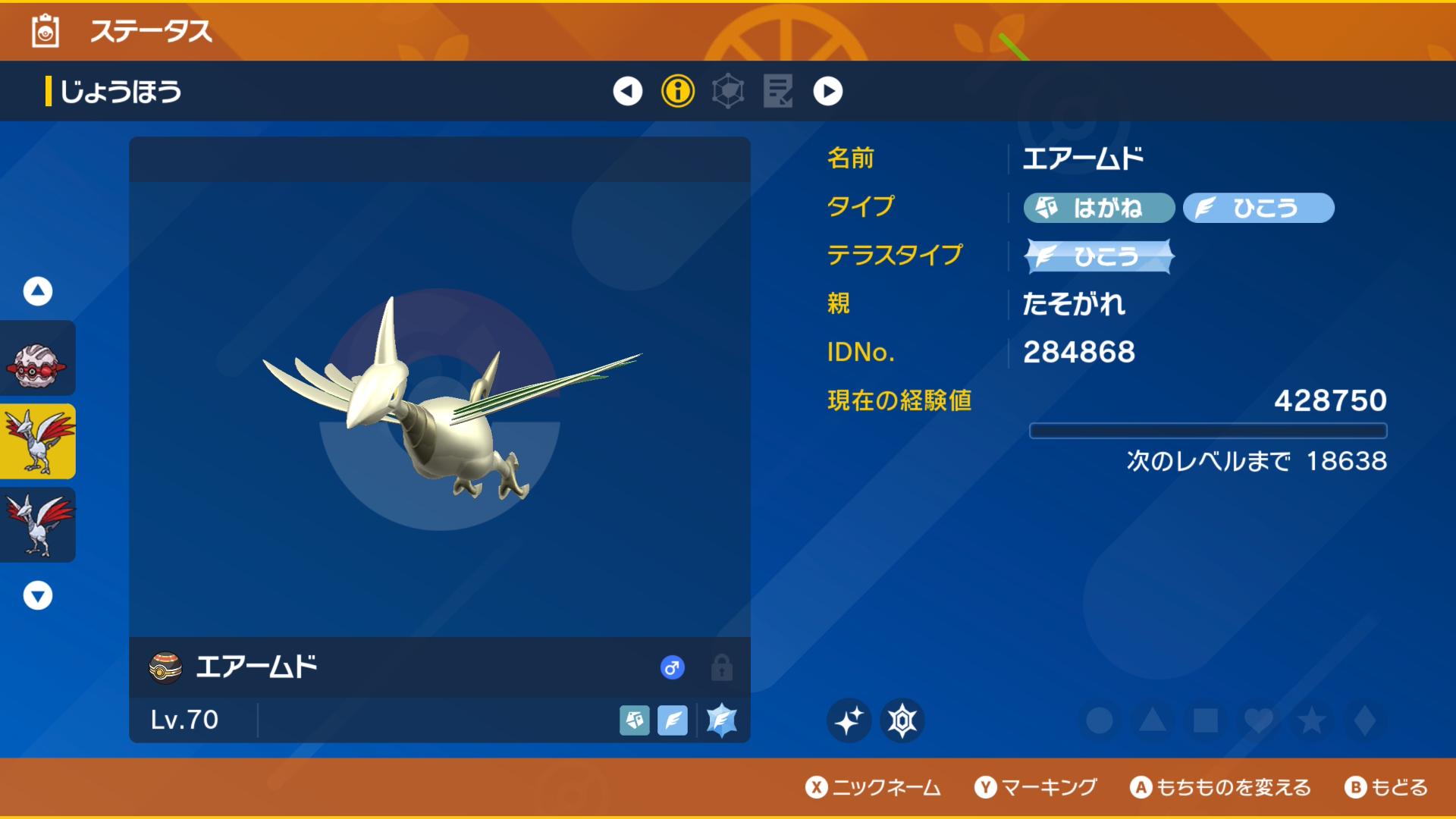Viewport: 1456px width, 819px height.
Task: Toggle the star marking
Action: [x=1312, y=720]
